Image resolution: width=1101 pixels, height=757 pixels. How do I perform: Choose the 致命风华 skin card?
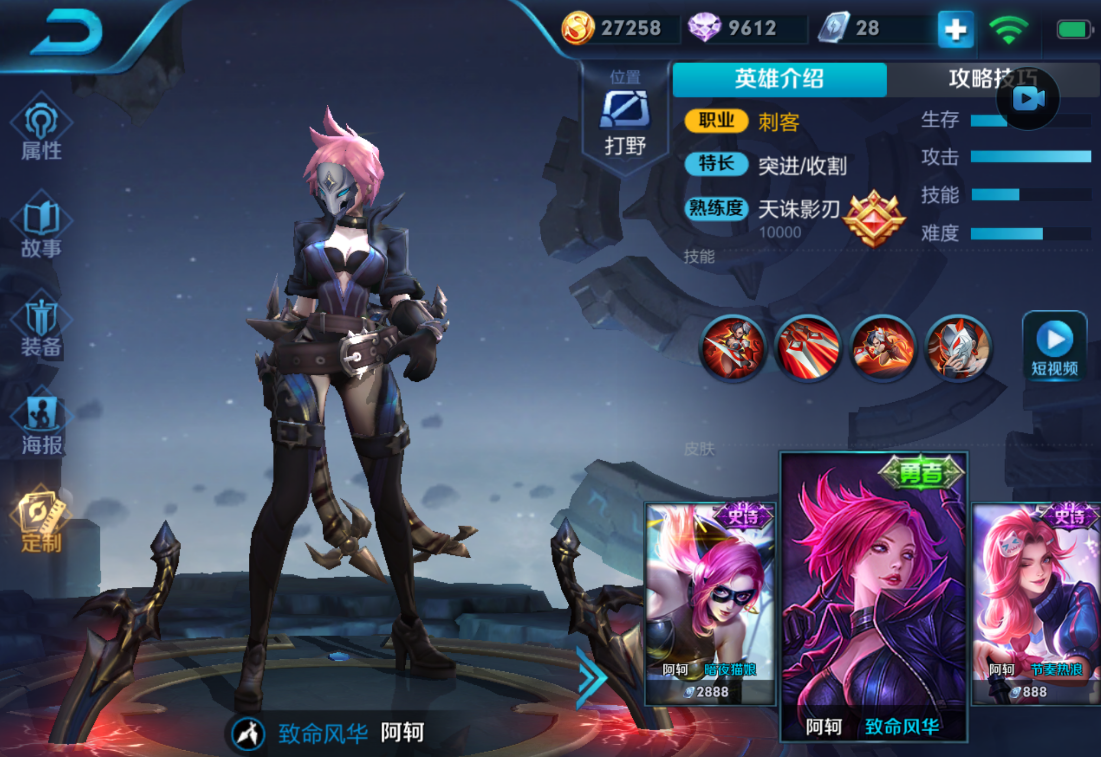[874, 598]
